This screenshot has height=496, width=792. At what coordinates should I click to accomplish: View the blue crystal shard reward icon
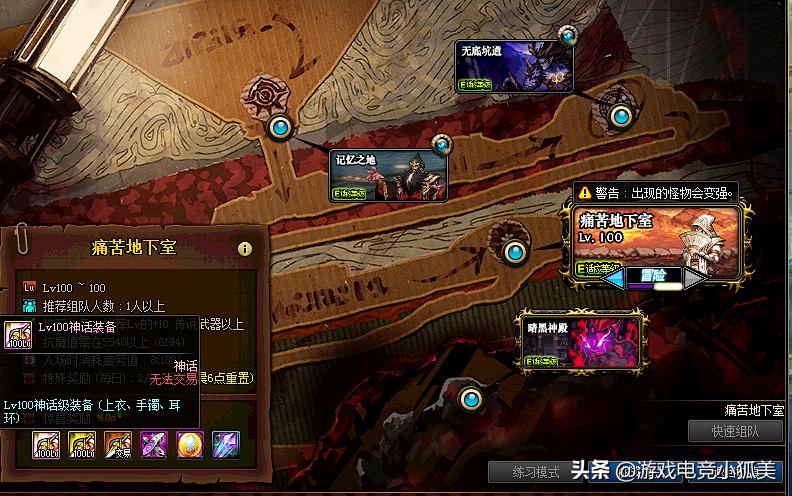(x=225, y=445)
